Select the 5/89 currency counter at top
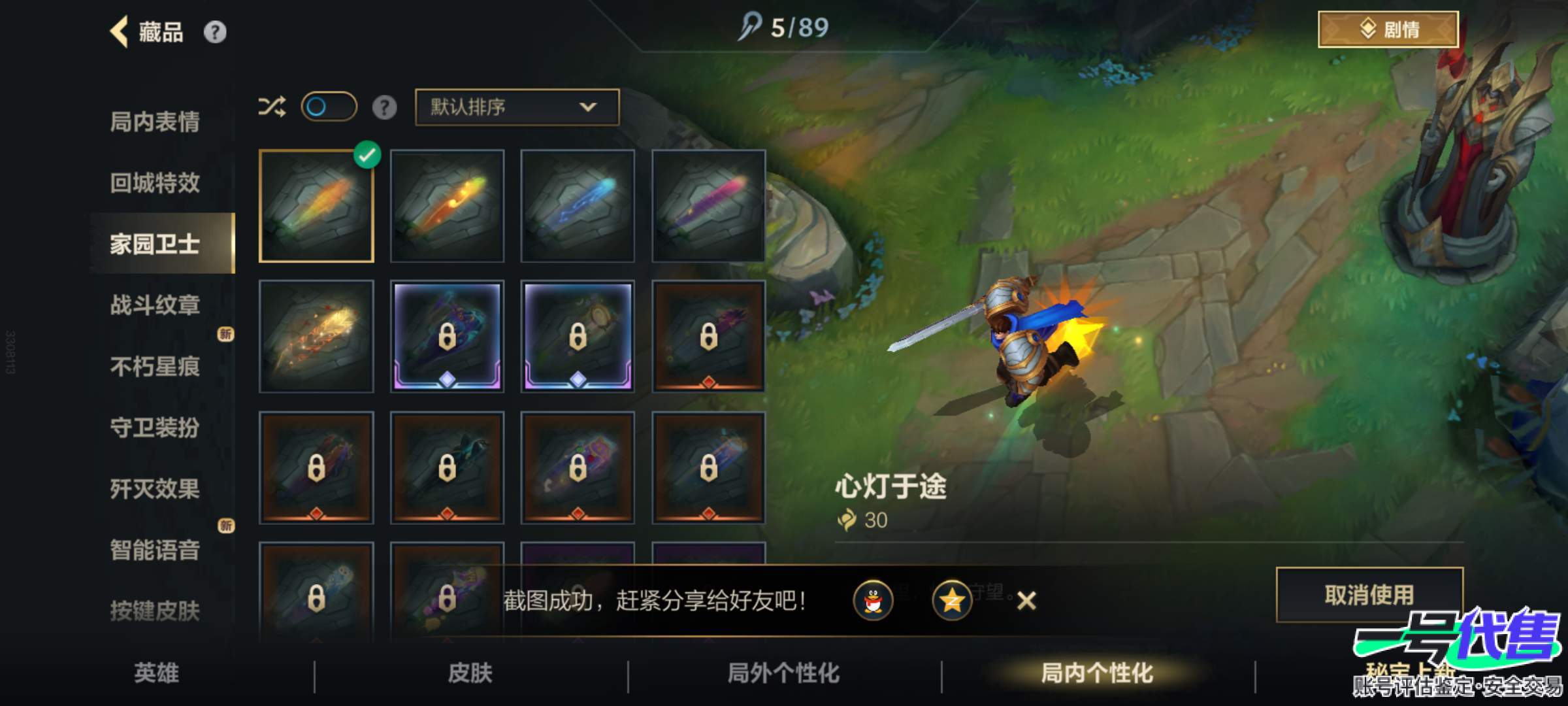Image resolution: width=1568 pixels, height=706 pixels. pyautogui.click(x=787, y=27)
